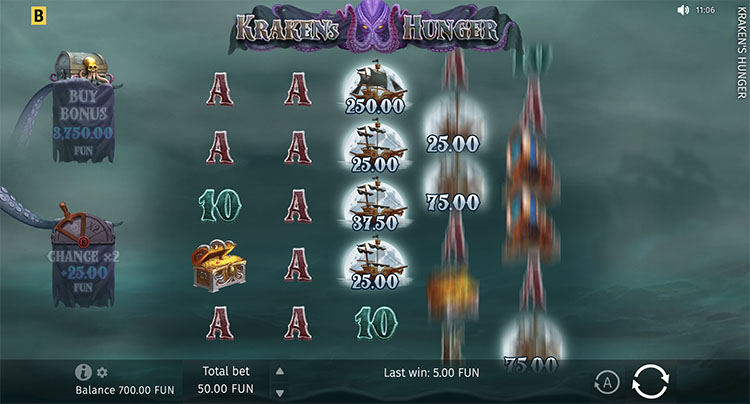
Task: Open the autoplay options
Action: click(606, 381)
